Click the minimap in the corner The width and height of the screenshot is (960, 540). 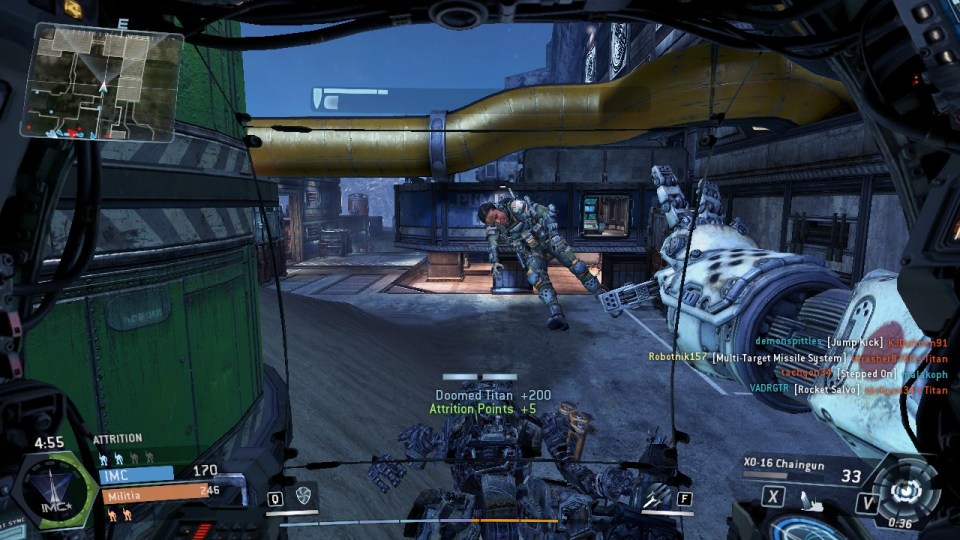click(101, 80)
